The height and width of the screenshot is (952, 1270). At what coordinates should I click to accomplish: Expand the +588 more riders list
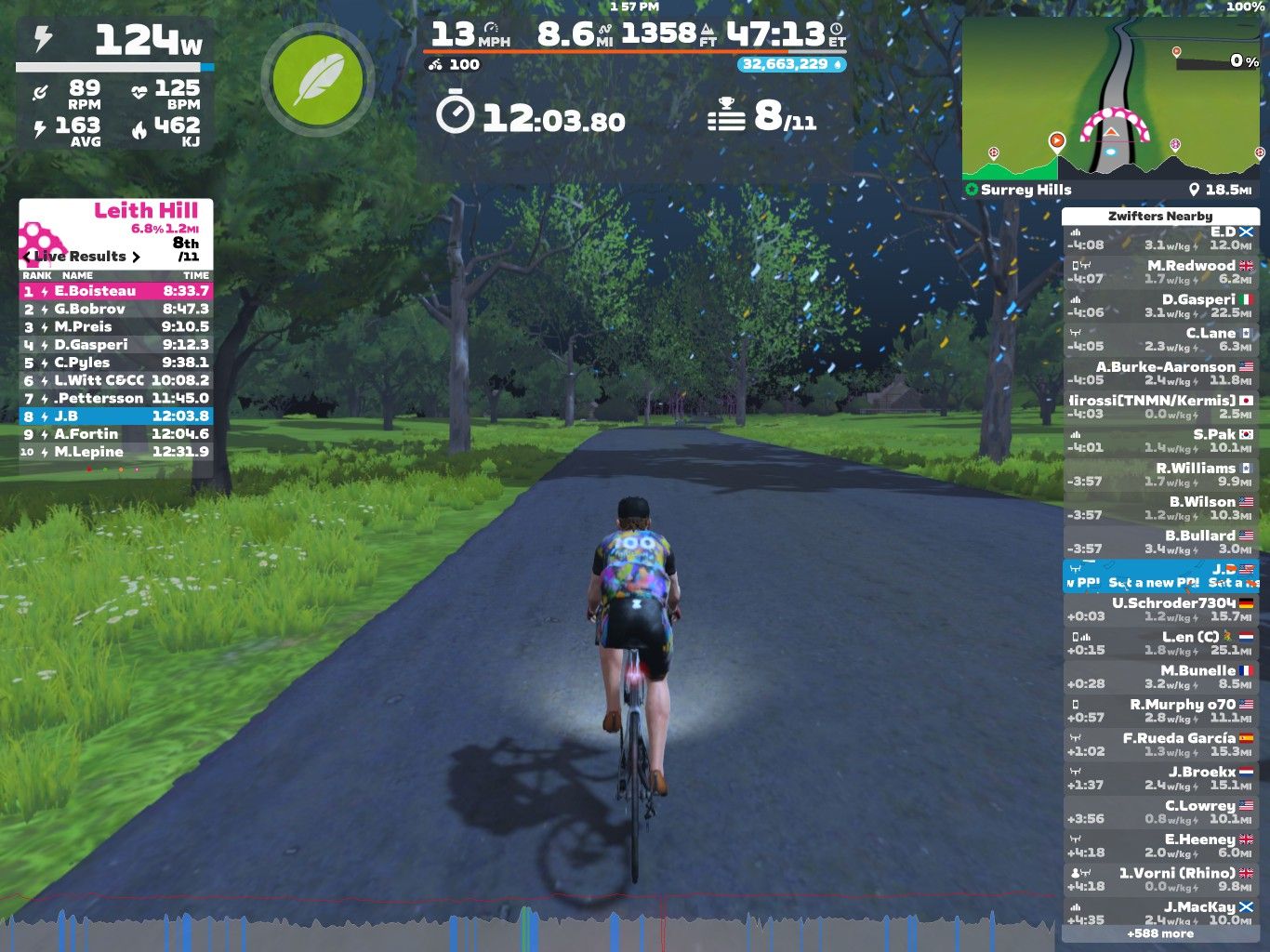tap(1159, 933)
